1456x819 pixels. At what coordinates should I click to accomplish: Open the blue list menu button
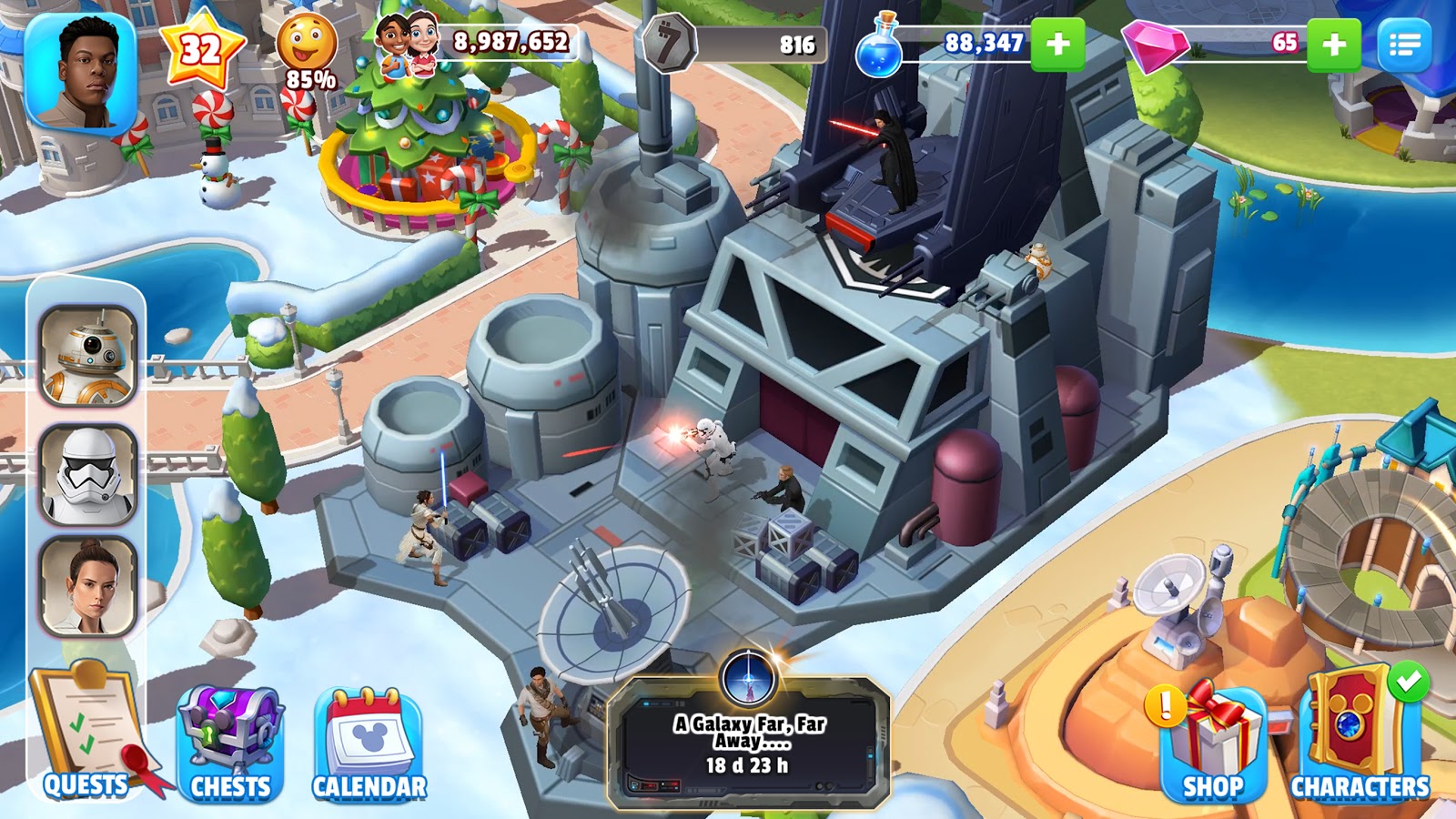click(x=1404, y=44)
